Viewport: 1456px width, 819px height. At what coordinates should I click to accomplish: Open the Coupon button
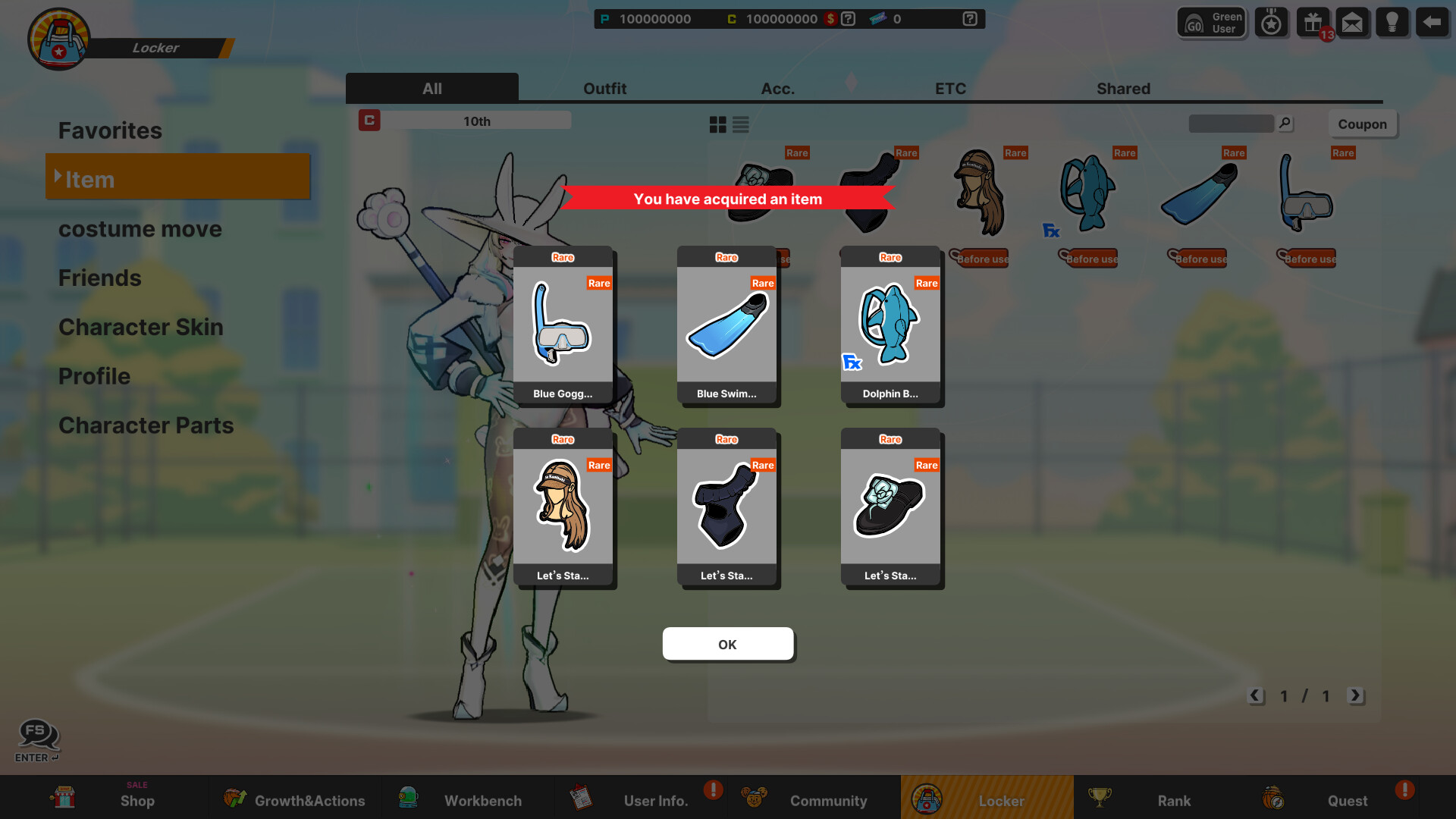1363,124
